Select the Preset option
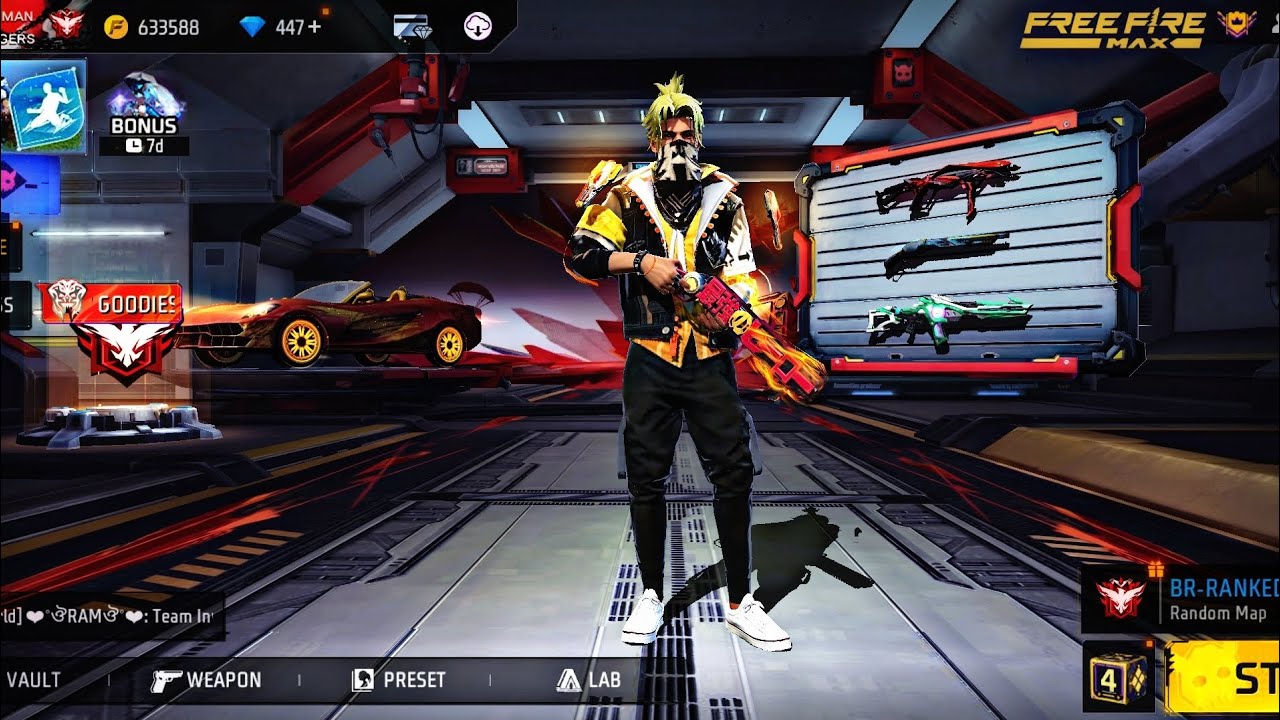The image size is (1280, 720). [399, 680]
